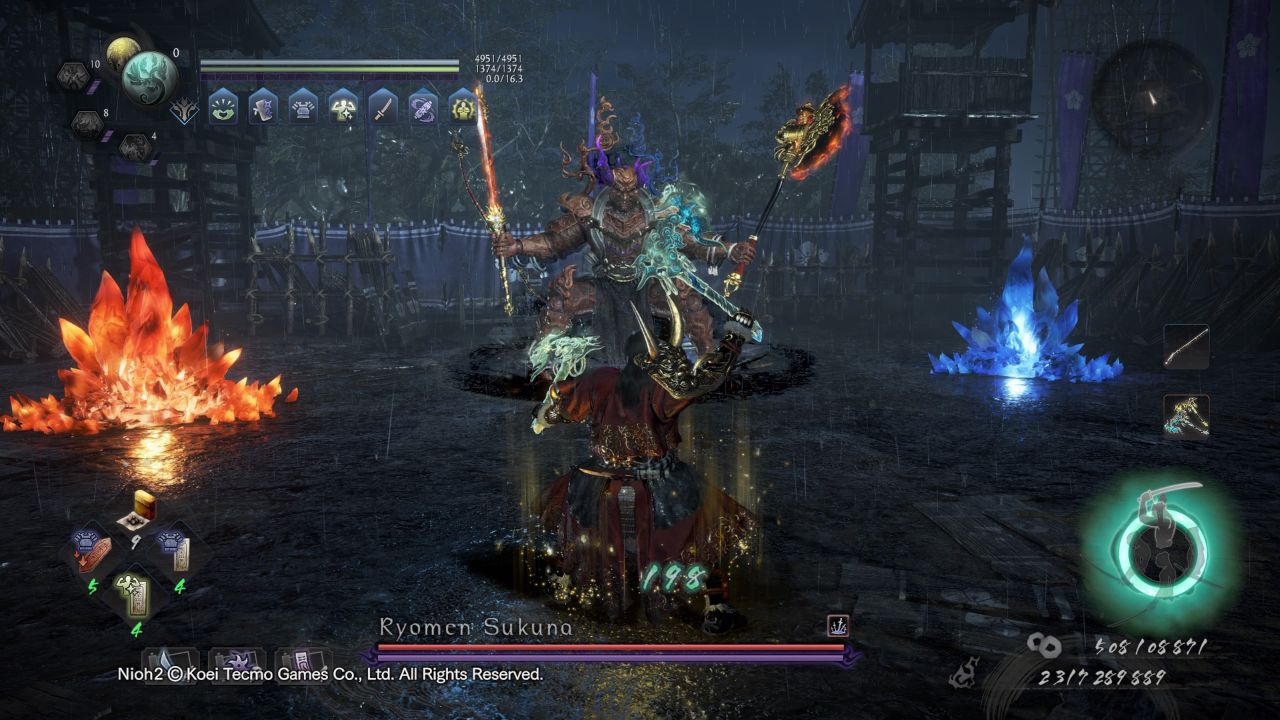Open the circular minimap compass
This screenshot has width=1280, height=720.
click(1151, 97)
